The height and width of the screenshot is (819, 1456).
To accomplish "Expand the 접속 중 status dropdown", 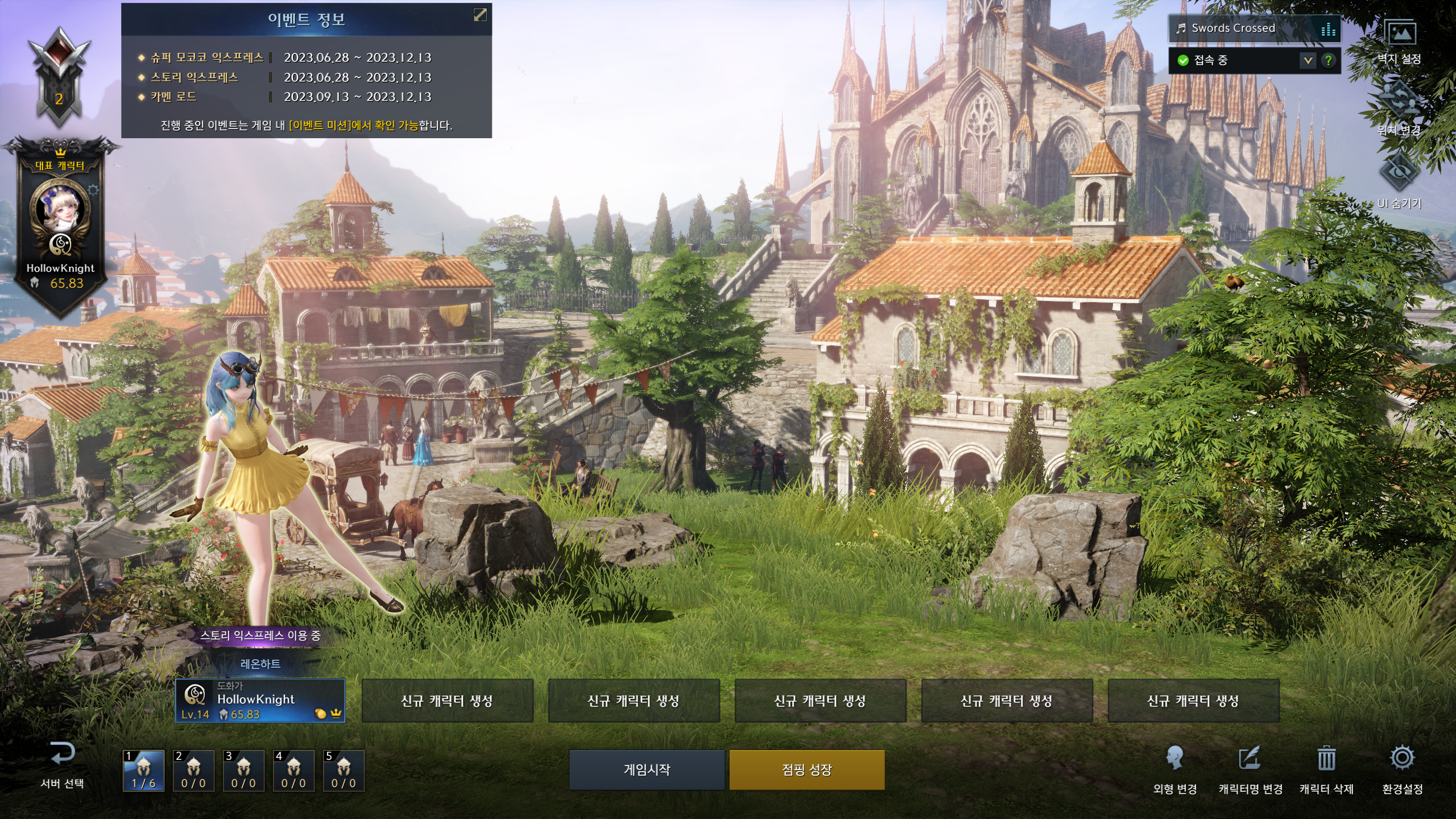I will click(x=1308, y=60).
